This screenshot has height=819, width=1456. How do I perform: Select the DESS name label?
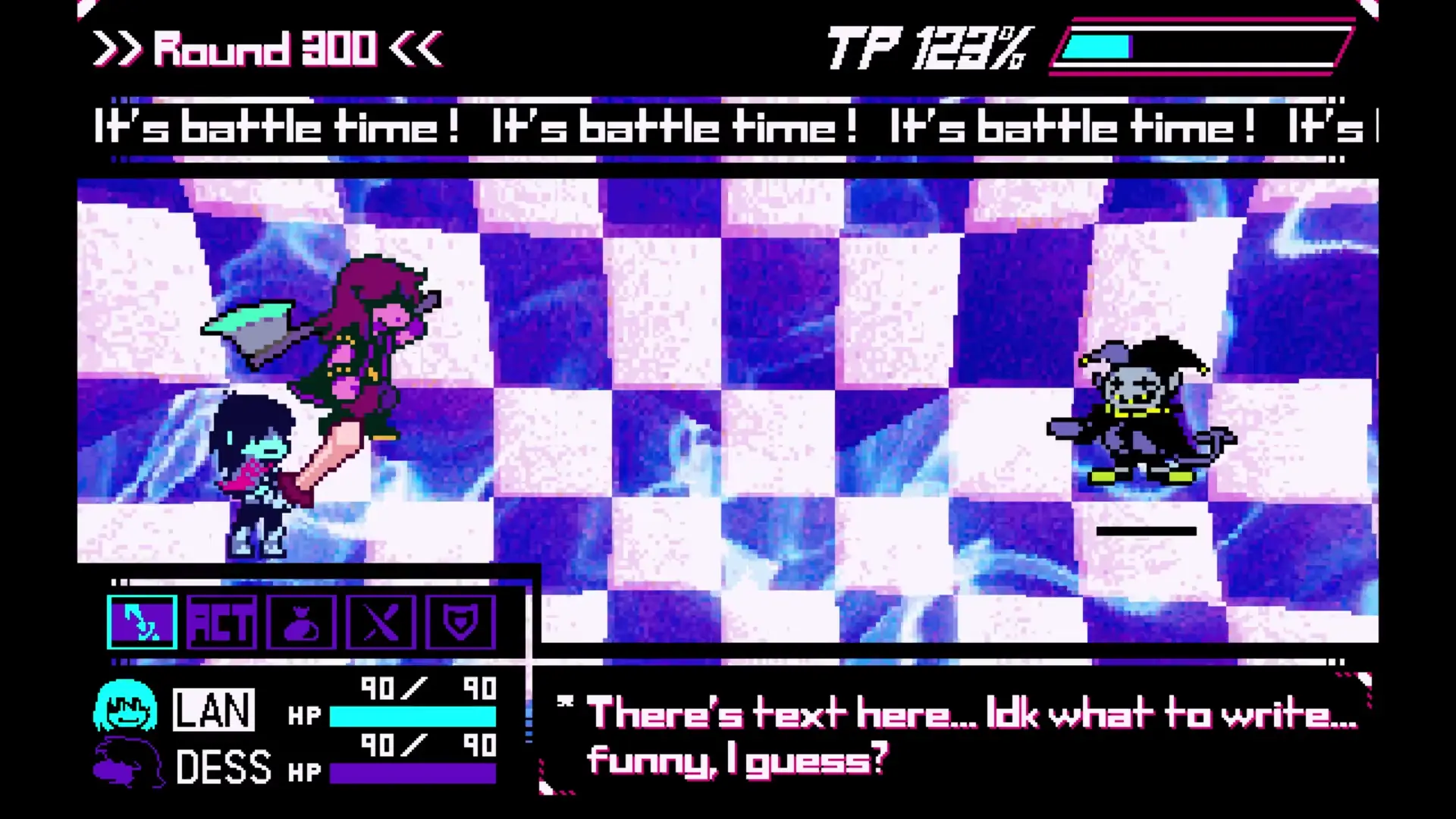click(x=225, y=764)
